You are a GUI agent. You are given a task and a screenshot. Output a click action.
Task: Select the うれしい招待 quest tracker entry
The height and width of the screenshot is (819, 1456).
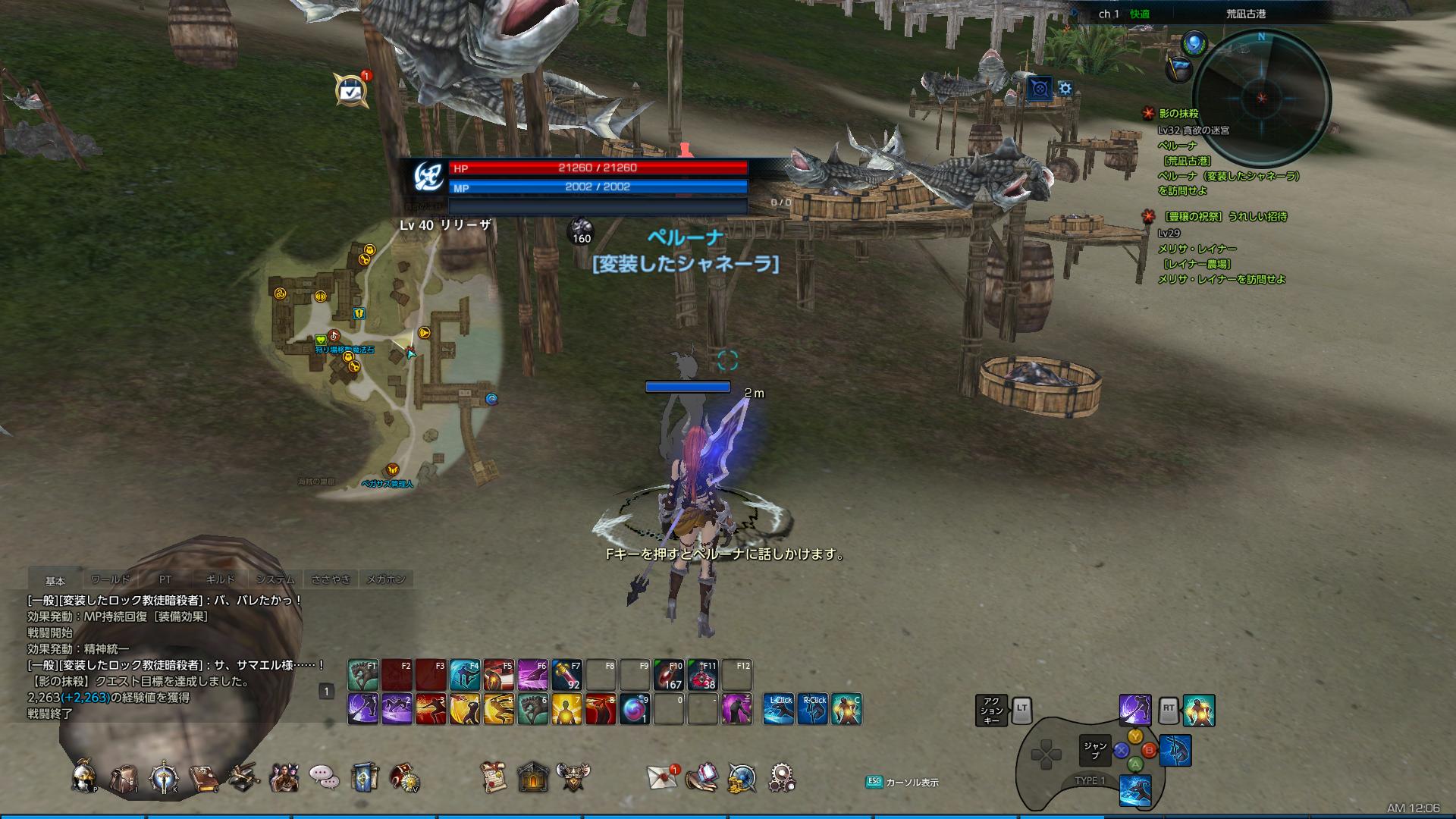(x=1225, y=217)
